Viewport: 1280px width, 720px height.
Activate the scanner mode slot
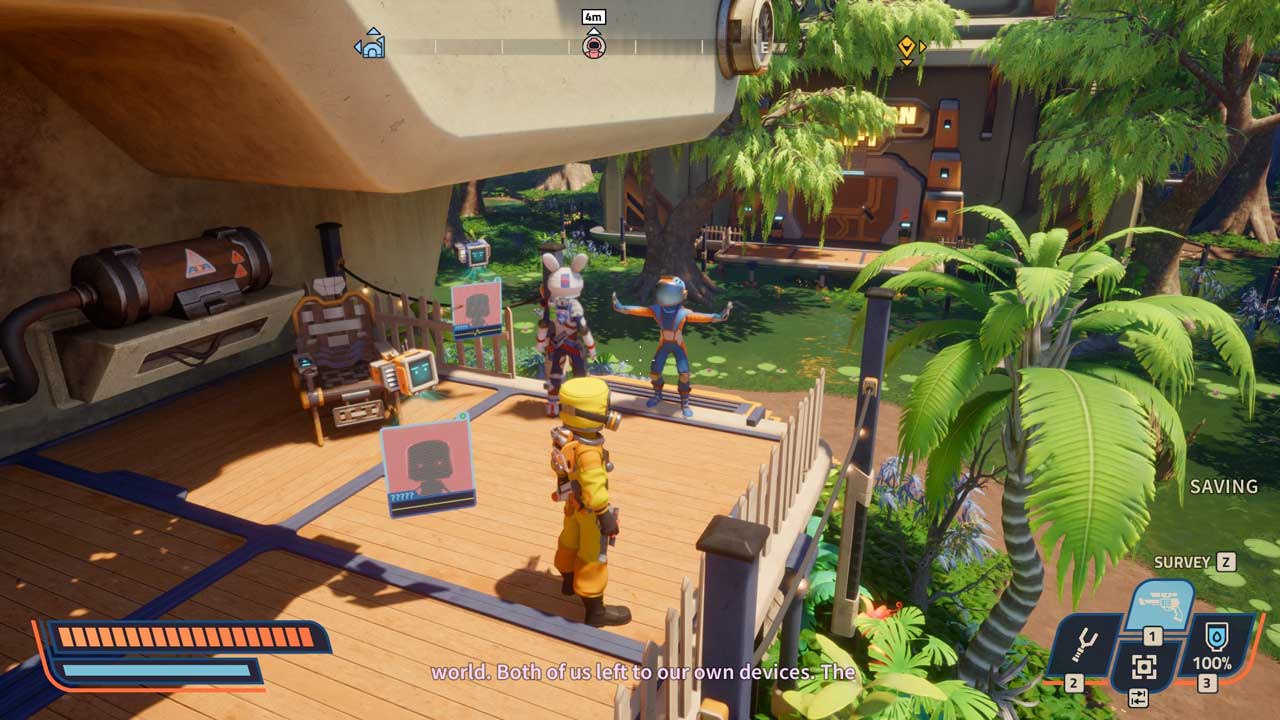pyautogui.click(x=1144, y=667)
